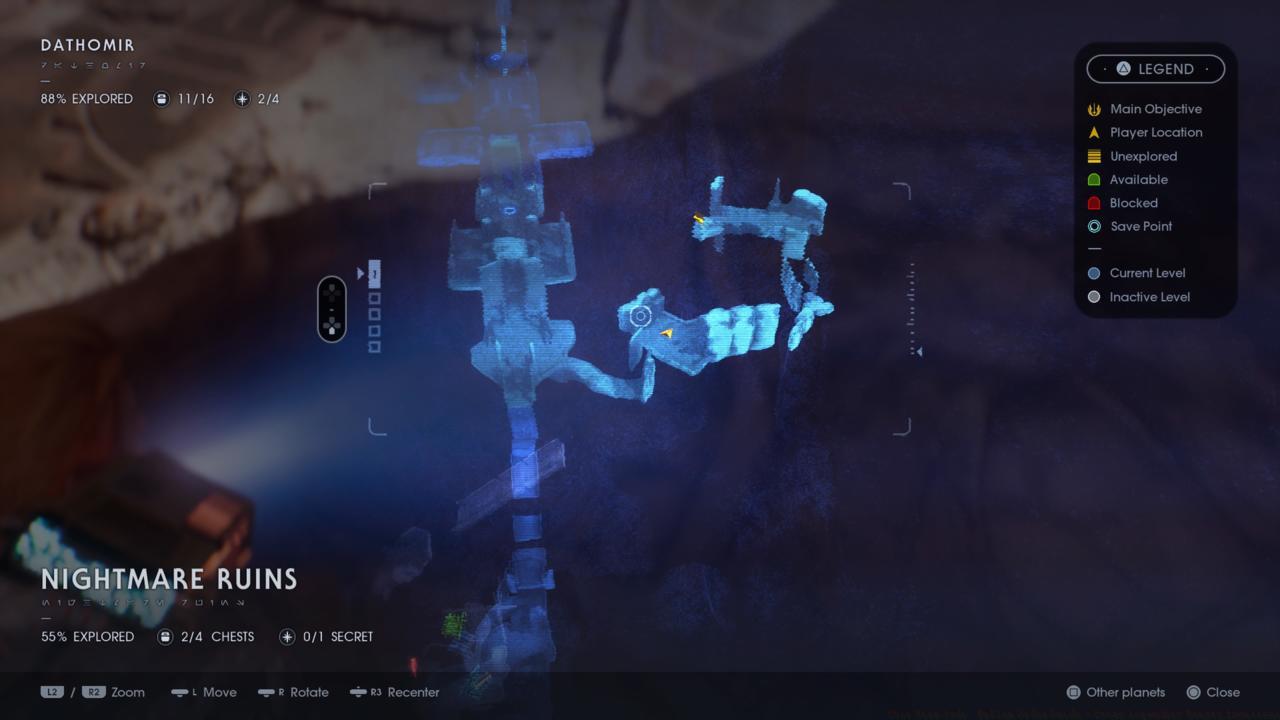
Task: Click the Player Location arrow icon in Legend
Action: [1093, 132]
